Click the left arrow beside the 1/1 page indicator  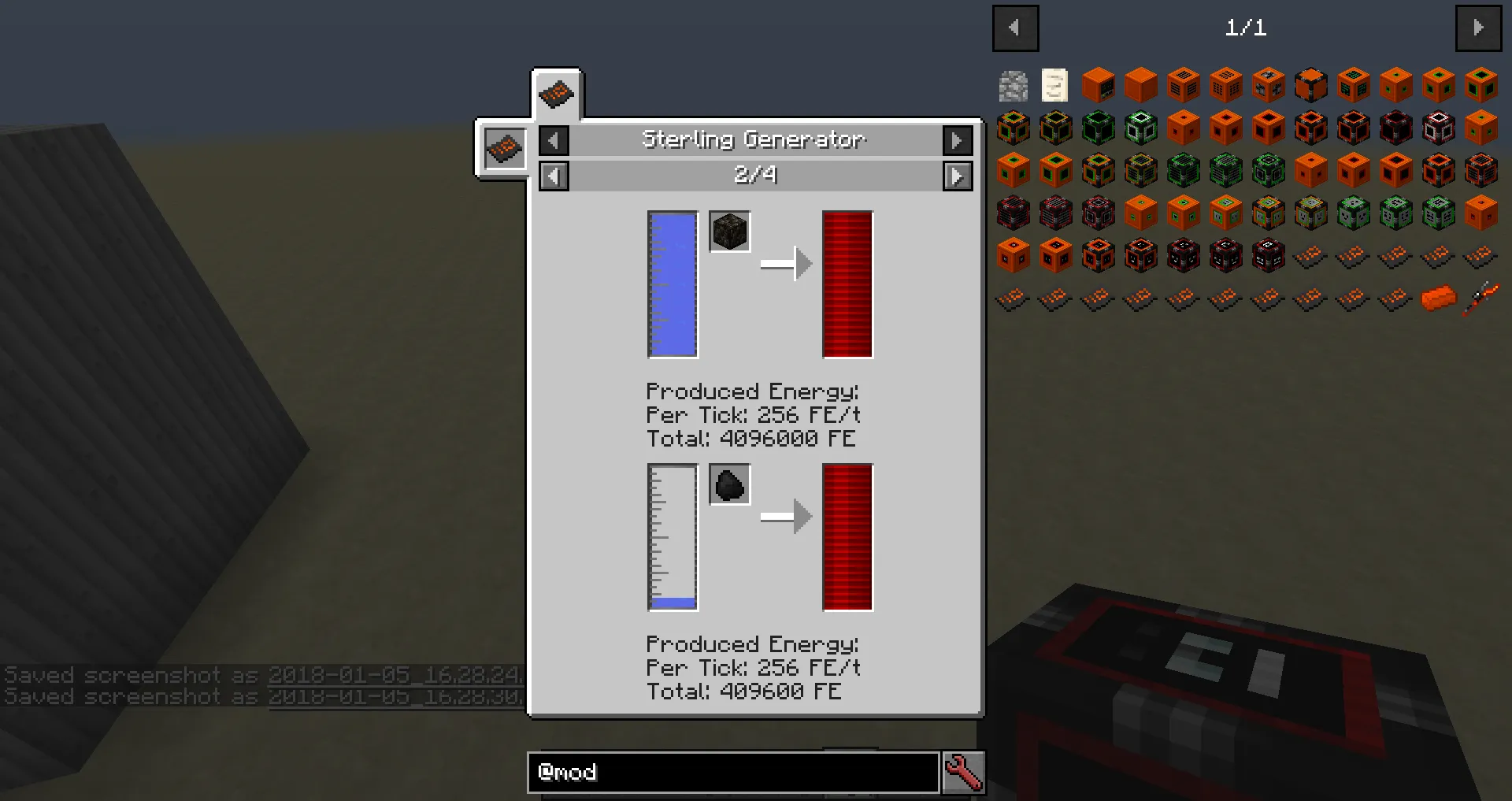coord(1015,28)
